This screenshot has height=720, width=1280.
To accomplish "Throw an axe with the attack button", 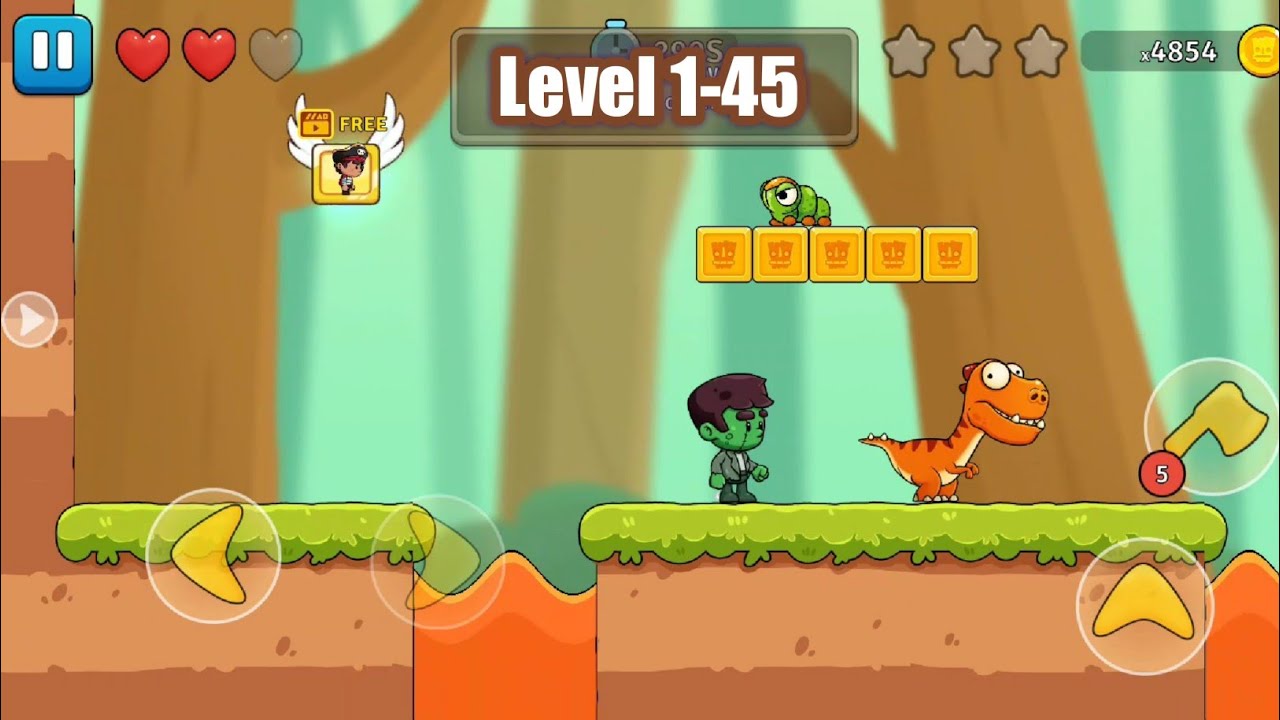I will point(1212,427).
